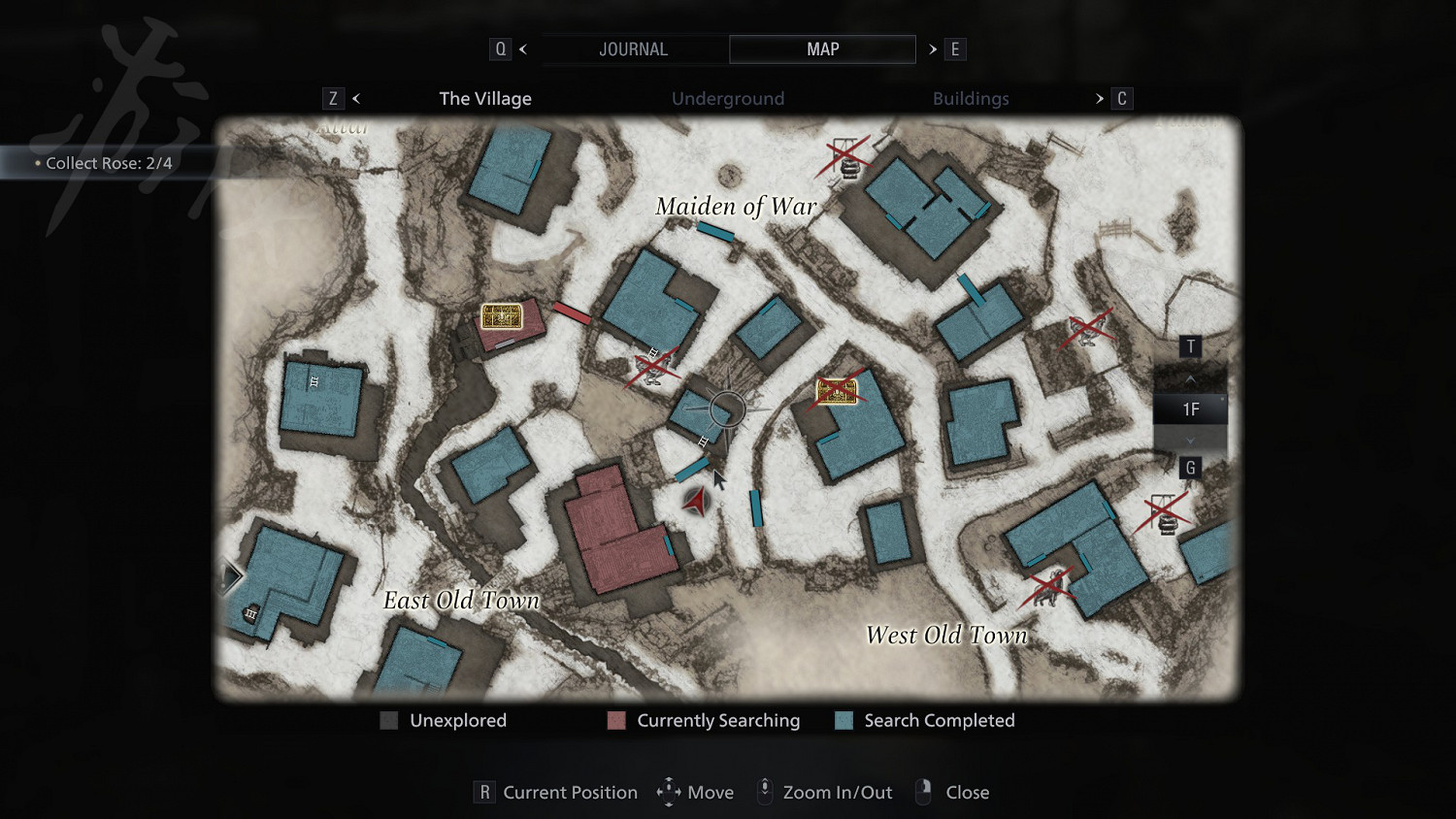Click the crossed-out treasure chest marker
1456x819 pixels.
(x=837, y=391)
